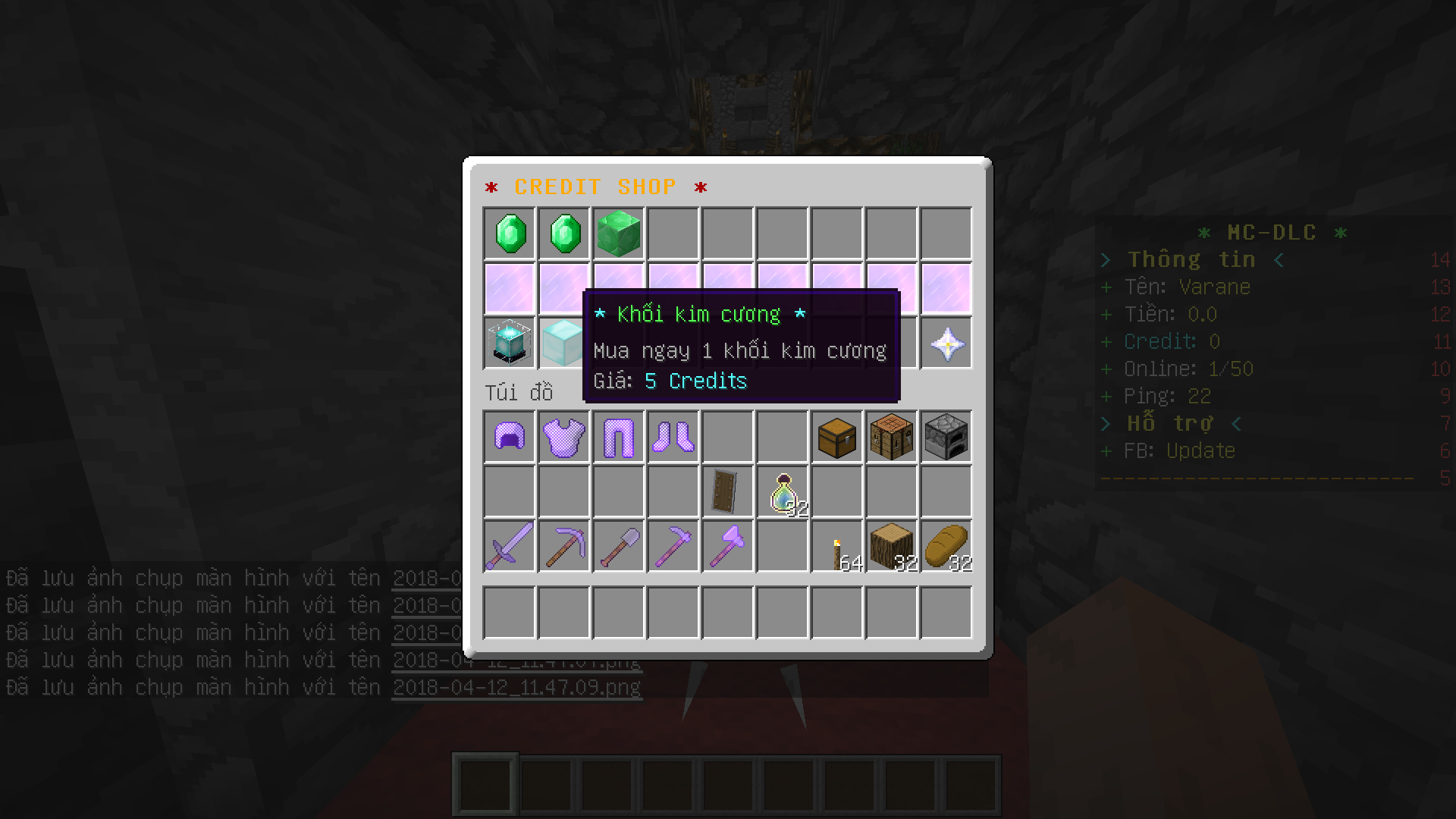Pick up the purple helmet
Screen dimensions: 1456x819
510,437
